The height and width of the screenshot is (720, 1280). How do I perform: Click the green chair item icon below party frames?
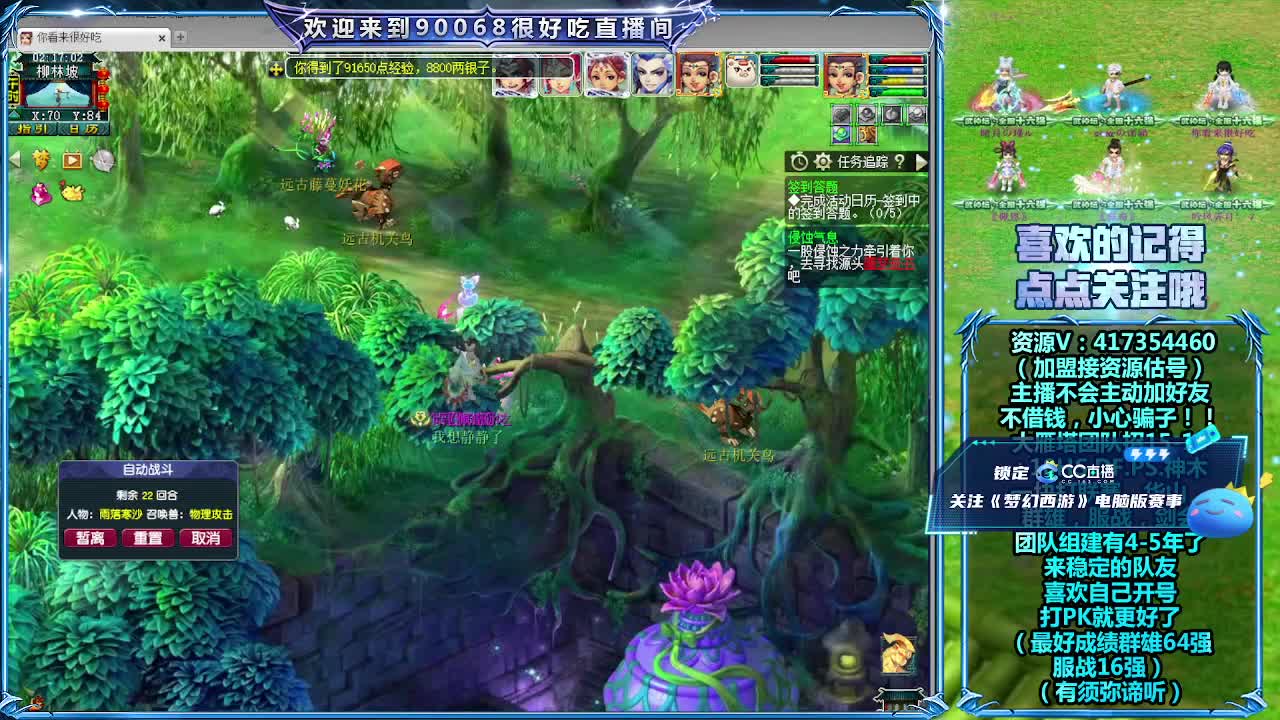[x=842, y=135]
